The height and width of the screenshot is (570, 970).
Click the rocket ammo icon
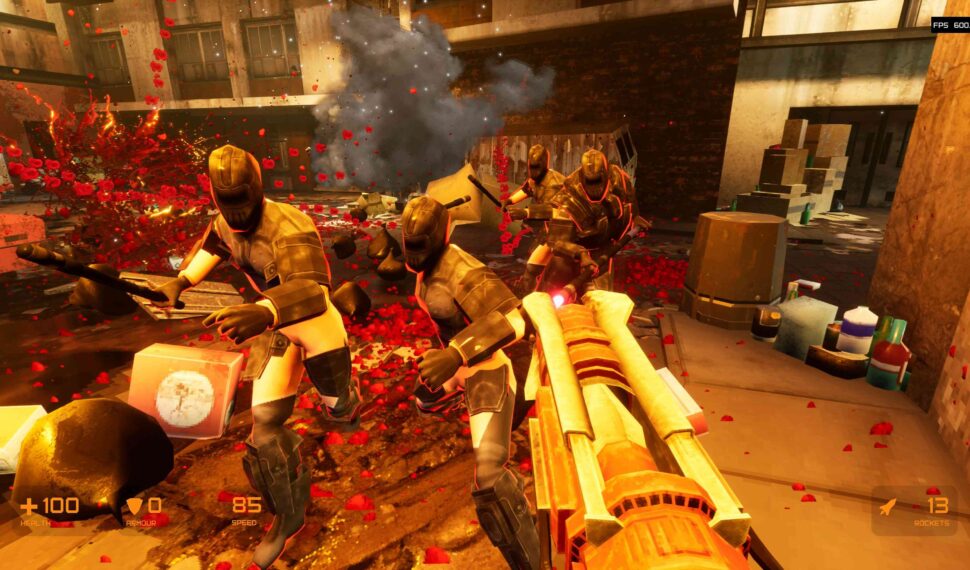pos(887,507)
